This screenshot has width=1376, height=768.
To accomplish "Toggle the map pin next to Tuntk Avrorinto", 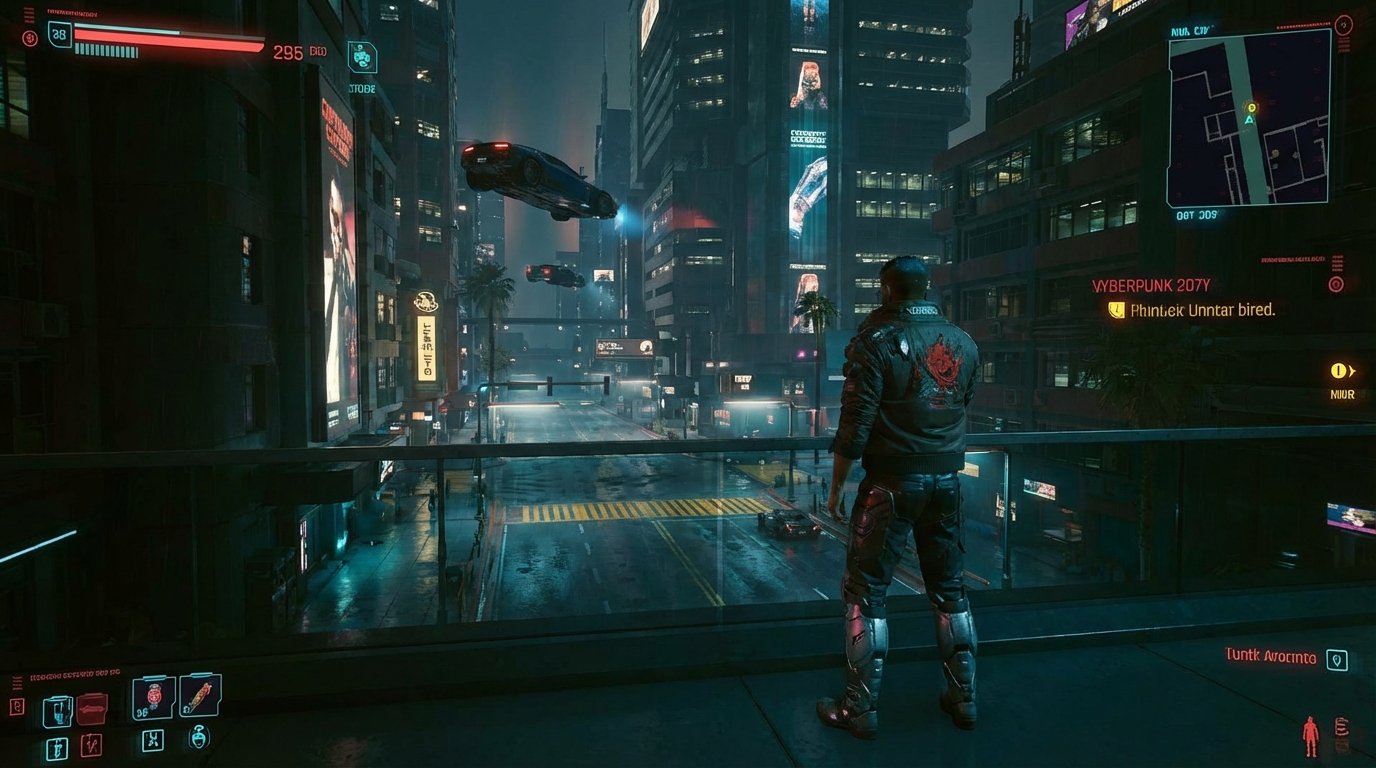I will click(x=1337, y=659).
